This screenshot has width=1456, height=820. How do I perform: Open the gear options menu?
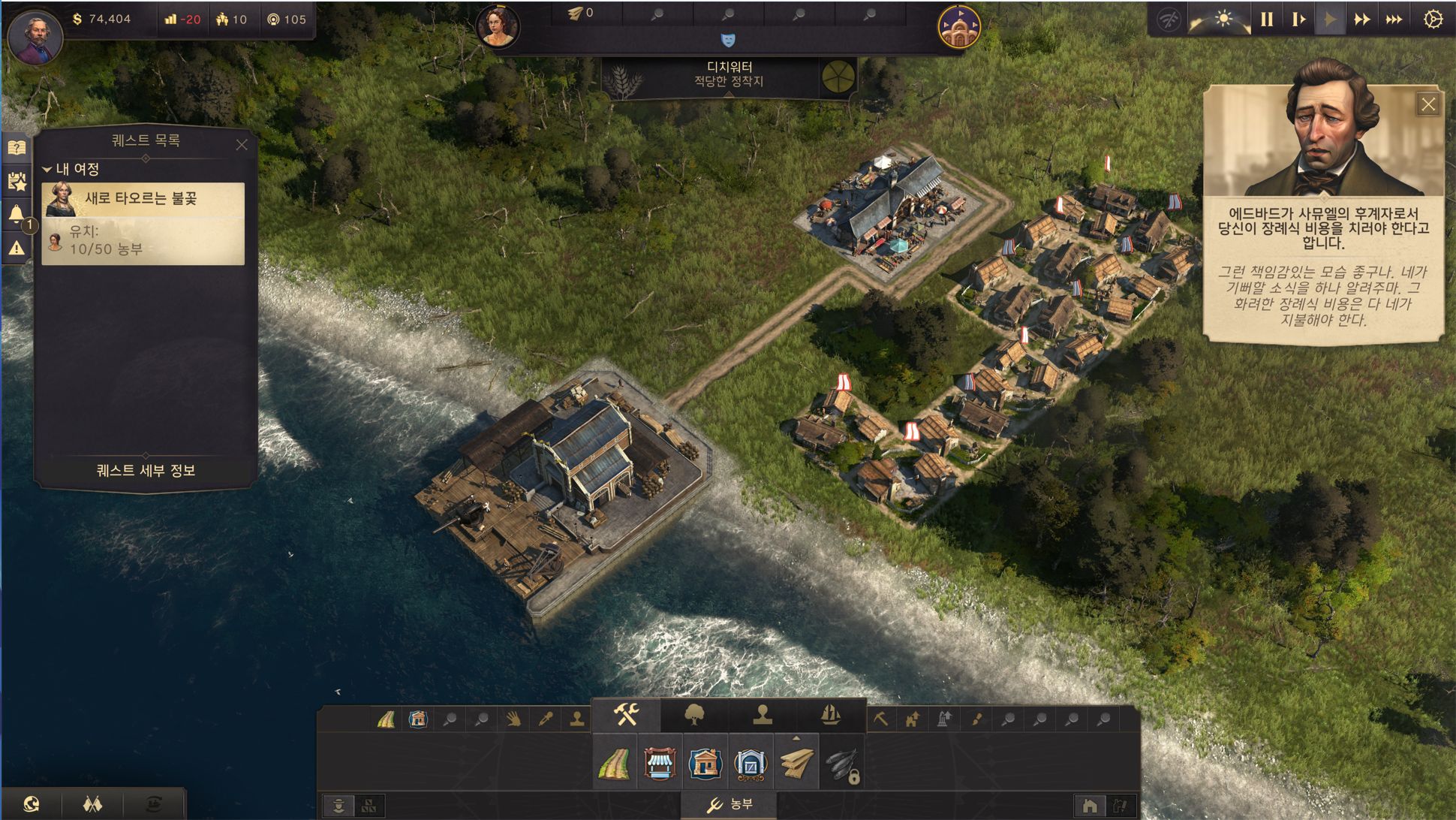pyautogui.click(x=1433, y=20)
